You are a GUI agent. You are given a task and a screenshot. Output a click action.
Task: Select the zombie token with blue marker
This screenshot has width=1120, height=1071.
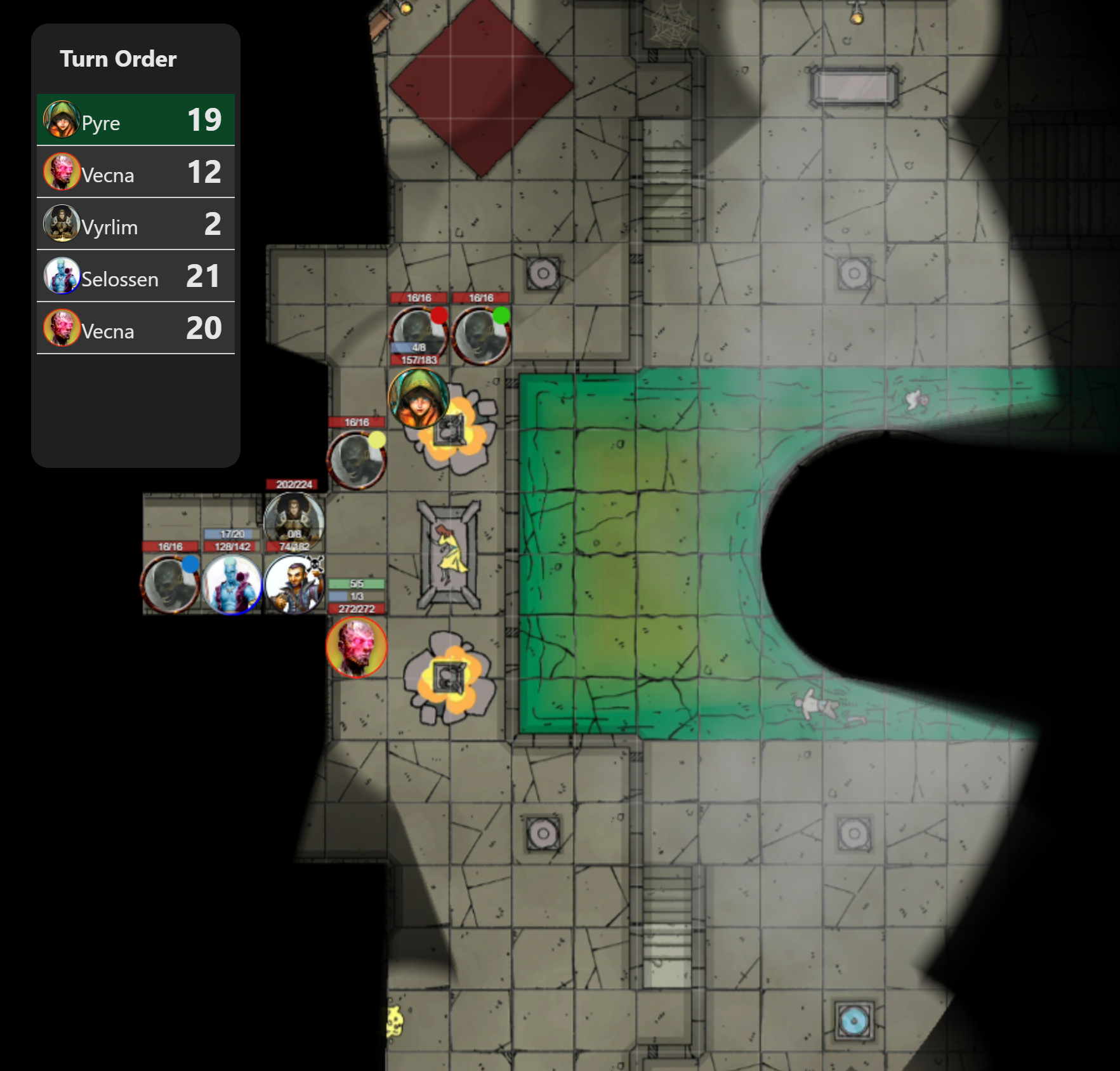click(x=170, y=585)
